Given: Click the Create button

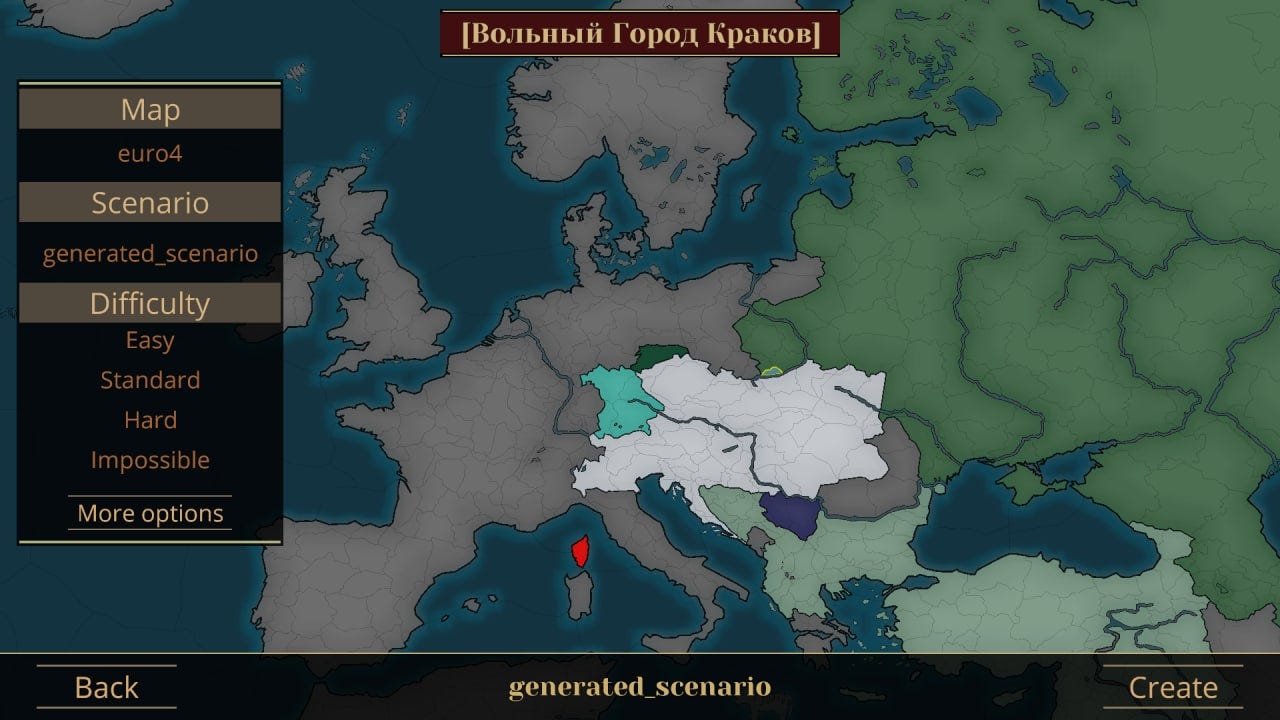Looking at the screenshot, I should [x=1173, y=687].
